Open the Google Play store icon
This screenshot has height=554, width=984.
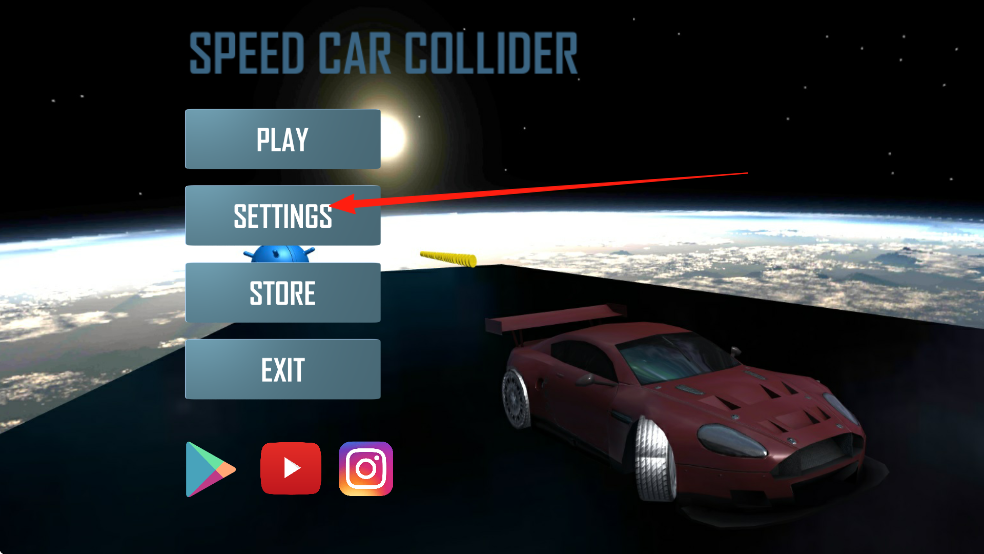[x=210, y=469]
